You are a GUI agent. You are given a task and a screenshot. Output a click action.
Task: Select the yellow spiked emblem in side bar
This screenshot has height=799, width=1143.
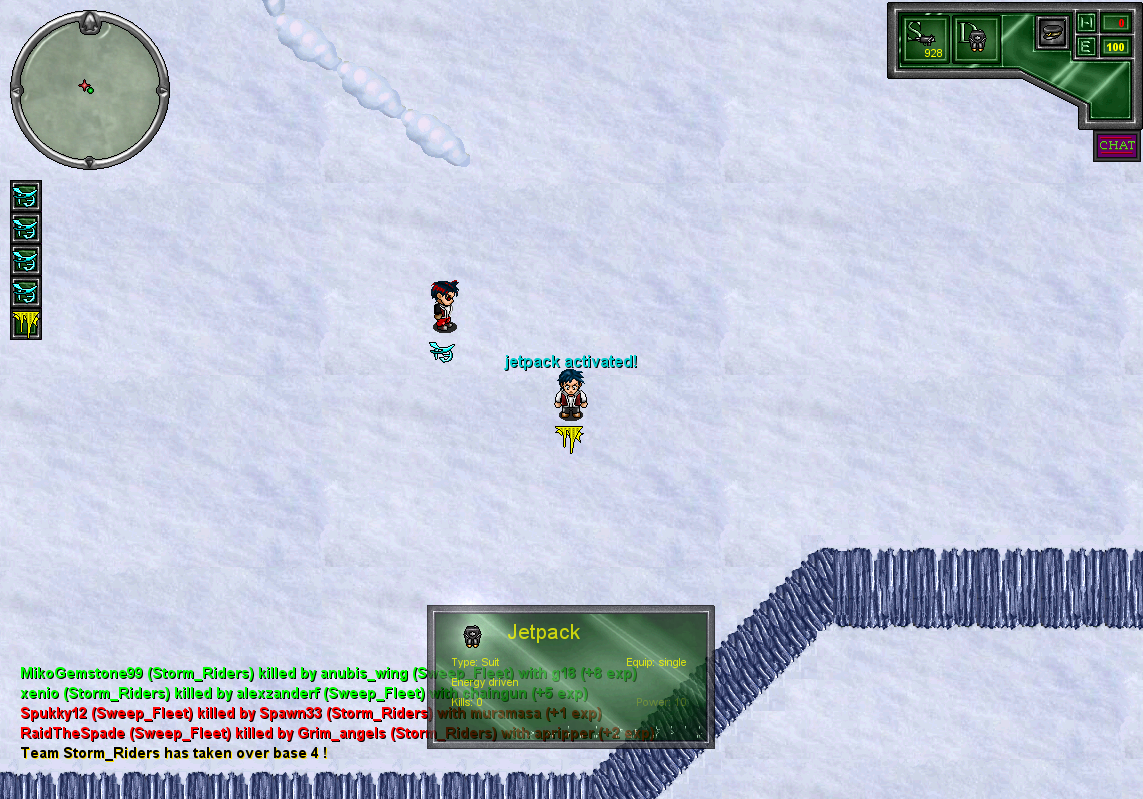(26, 324)
